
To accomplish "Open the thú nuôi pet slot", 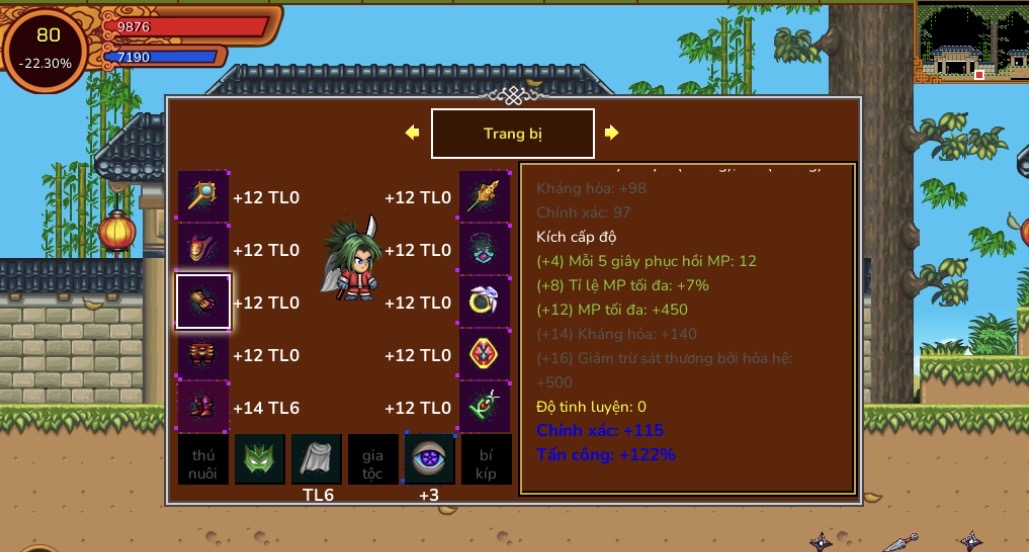I will point(204,460).
